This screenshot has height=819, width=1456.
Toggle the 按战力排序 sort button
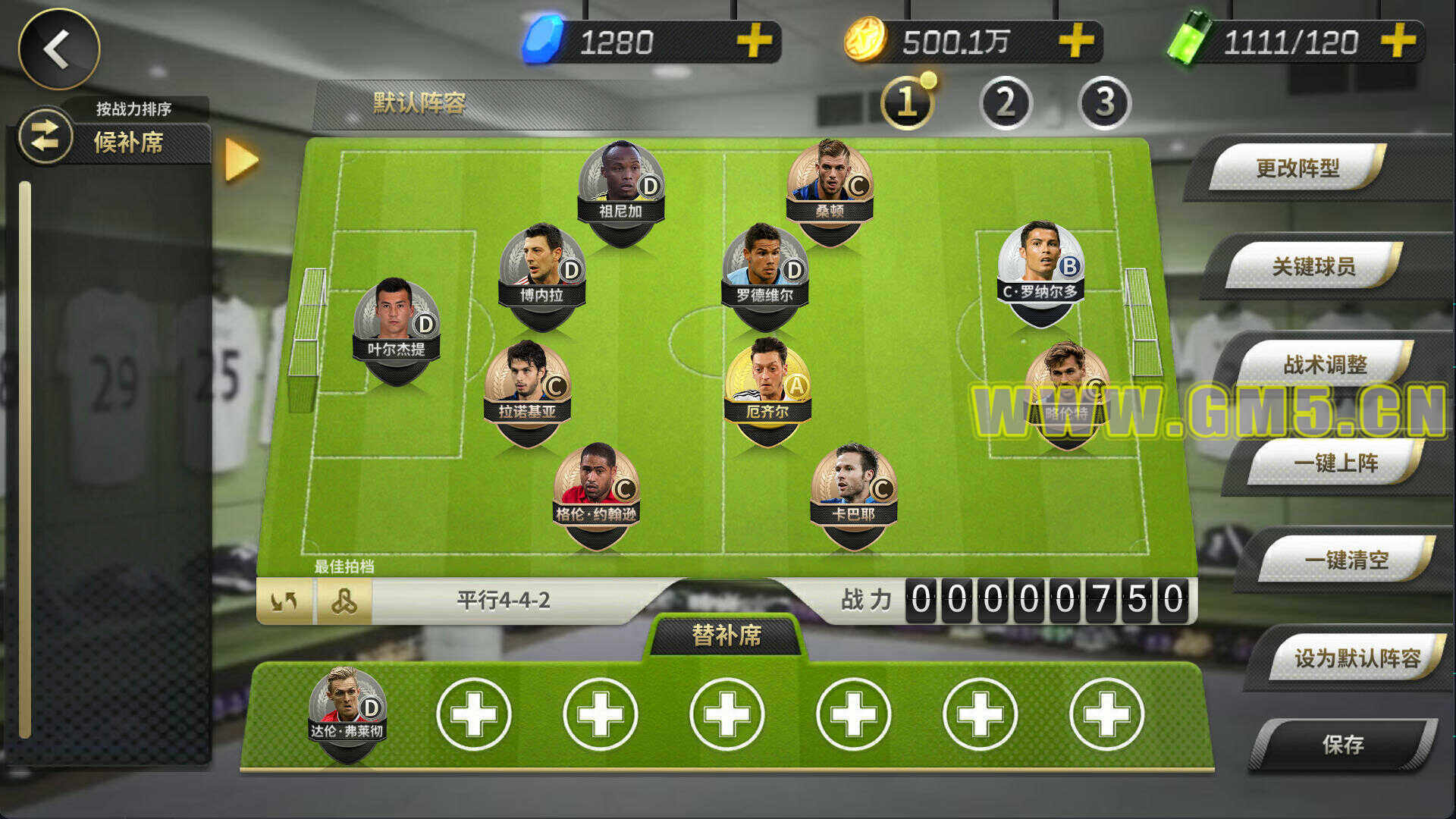[45, 136]
